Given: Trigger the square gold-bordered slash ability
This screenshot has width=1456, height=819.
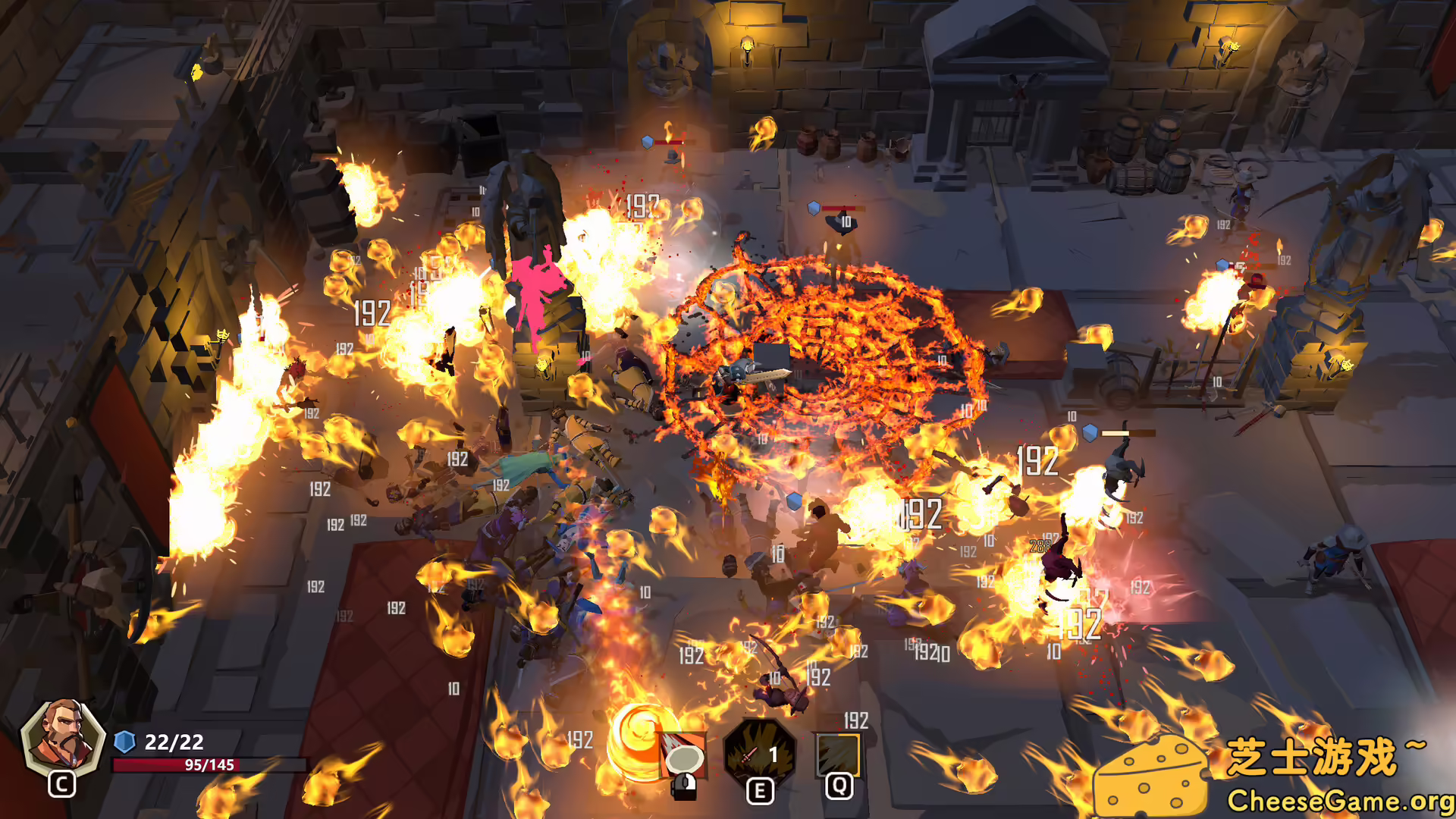Looking at the screenshot, I should point(838,754).
